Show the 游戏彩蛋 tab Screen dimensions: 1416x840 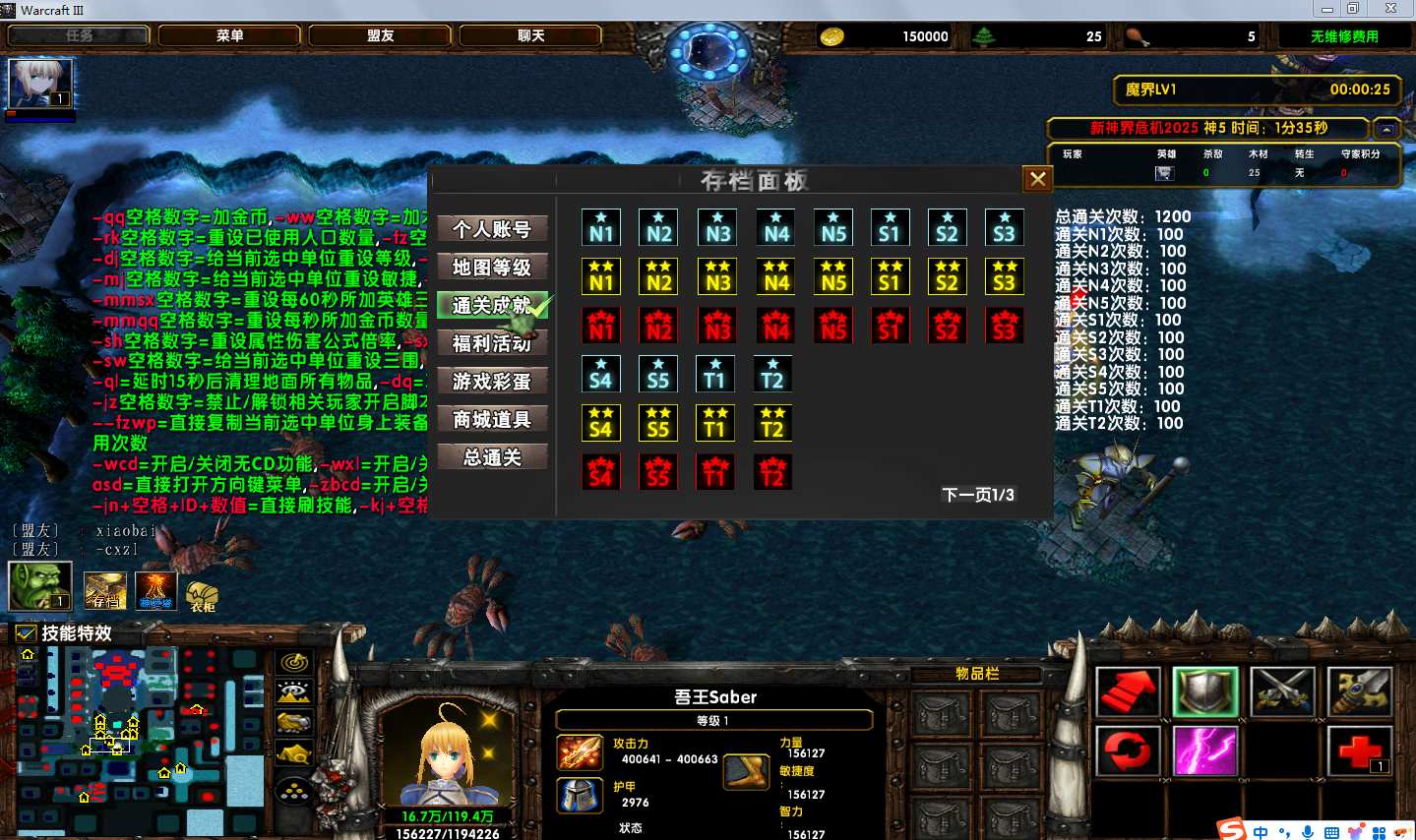click(492, 382)
